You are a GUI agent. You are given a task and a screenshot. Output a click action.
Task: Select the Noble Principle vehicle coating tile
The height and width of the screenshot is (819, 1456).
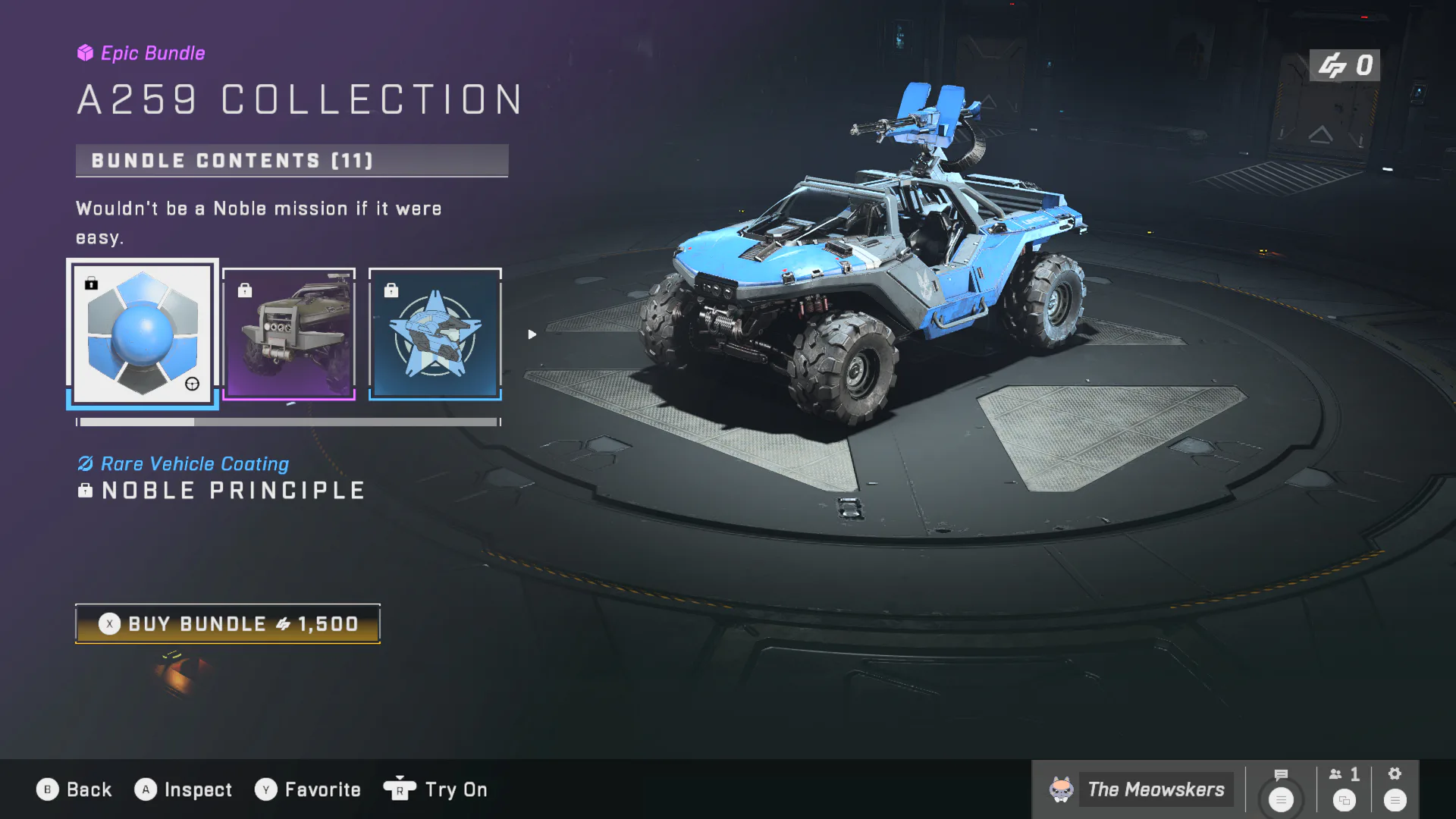143,334
